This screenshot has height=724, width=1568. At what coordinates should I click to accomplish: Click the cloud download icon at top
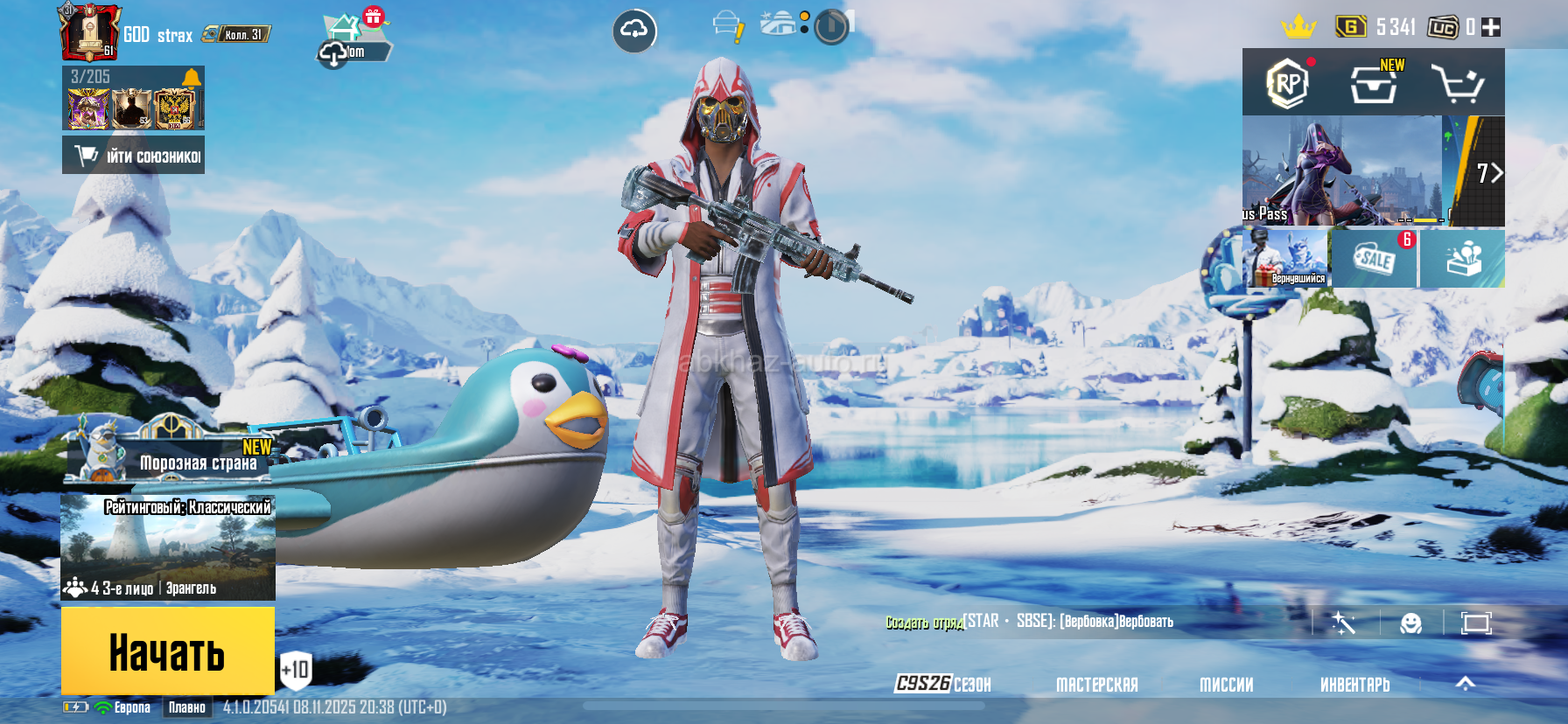(x=633, y=31)
